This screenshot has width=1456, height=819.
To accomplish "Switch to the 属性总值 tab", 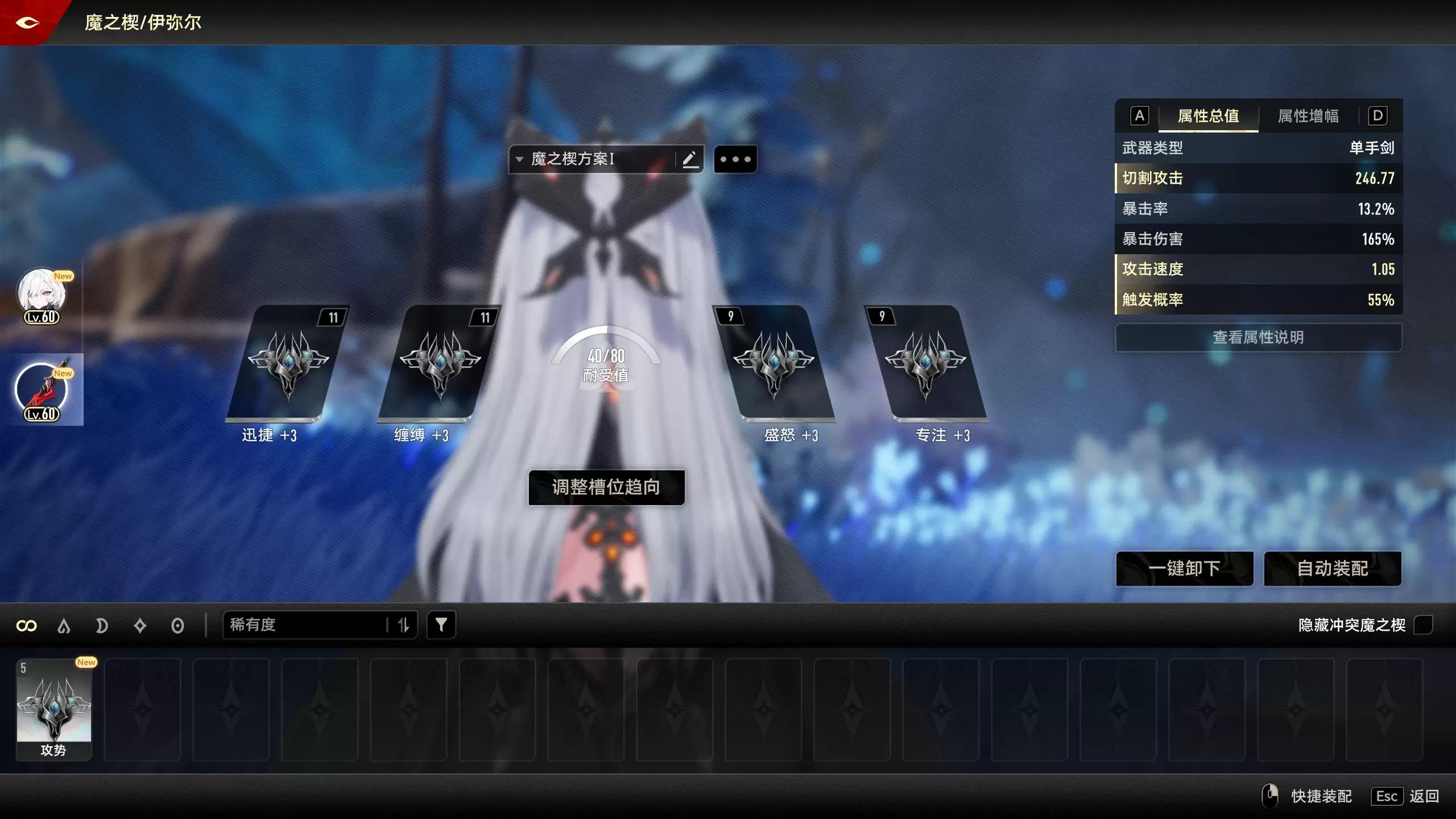I will coord(1208,116).
